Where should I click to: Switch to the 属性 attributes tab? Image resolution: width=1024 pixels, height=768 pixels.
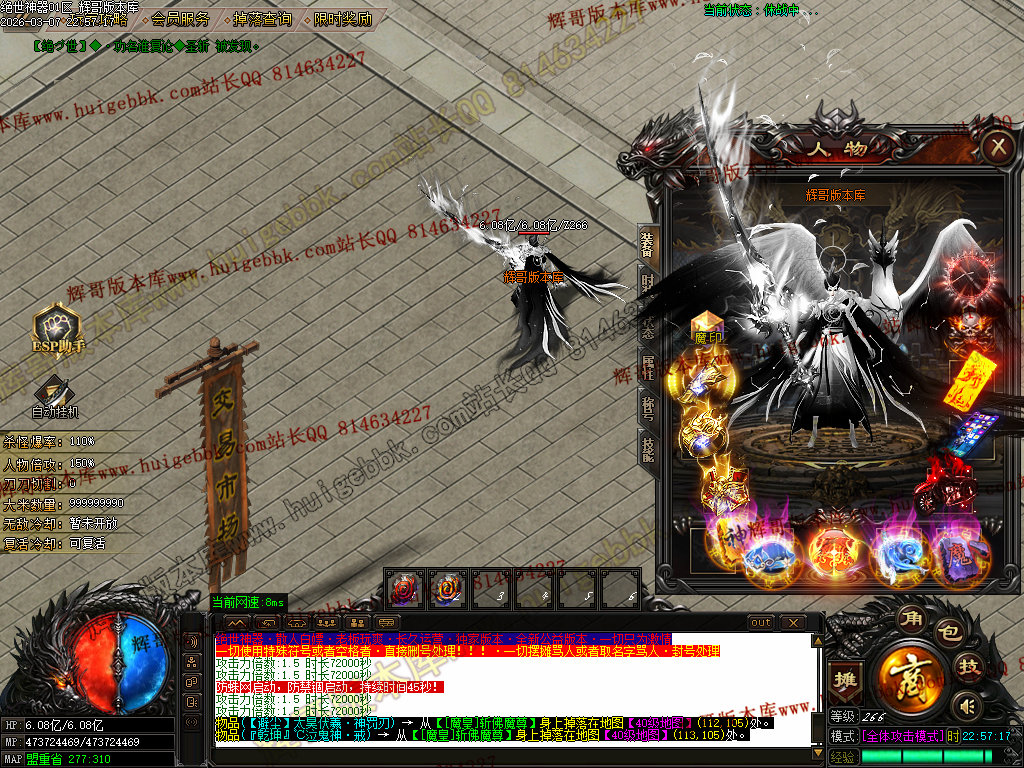648,367
